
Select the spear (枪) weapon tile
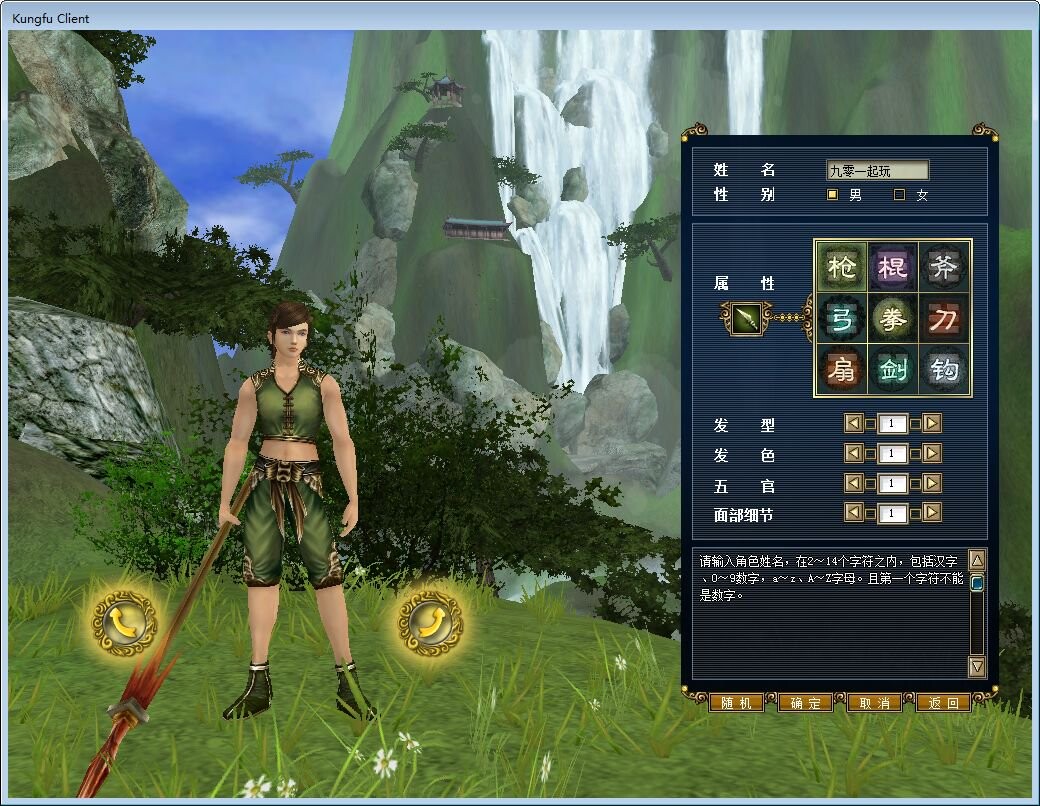[841, 267]
